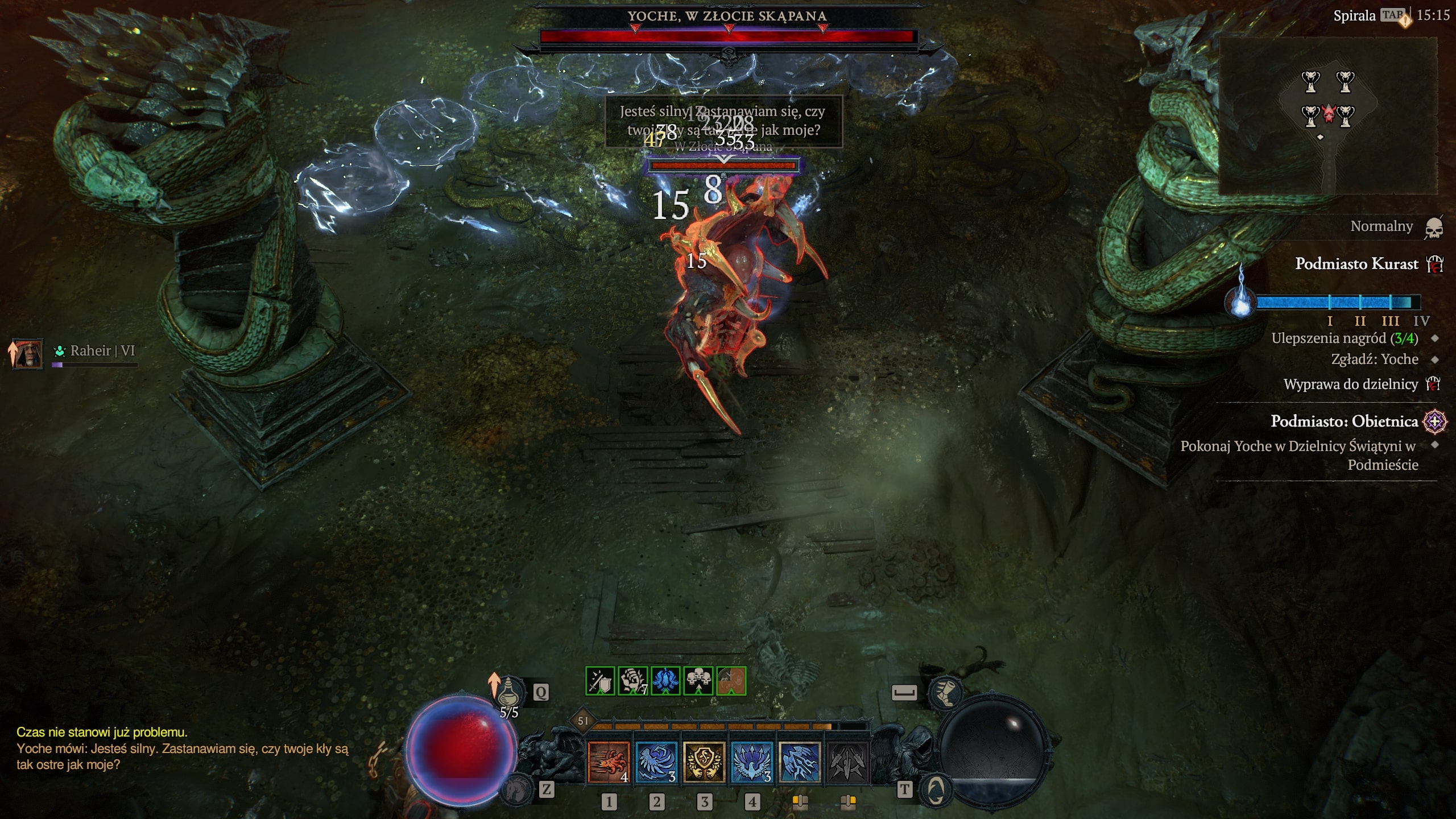The height and width of the screenshot is (819, 1456).
Task: Select the greyed-out crossed blades skill
Action: click(x=847, y=762)
